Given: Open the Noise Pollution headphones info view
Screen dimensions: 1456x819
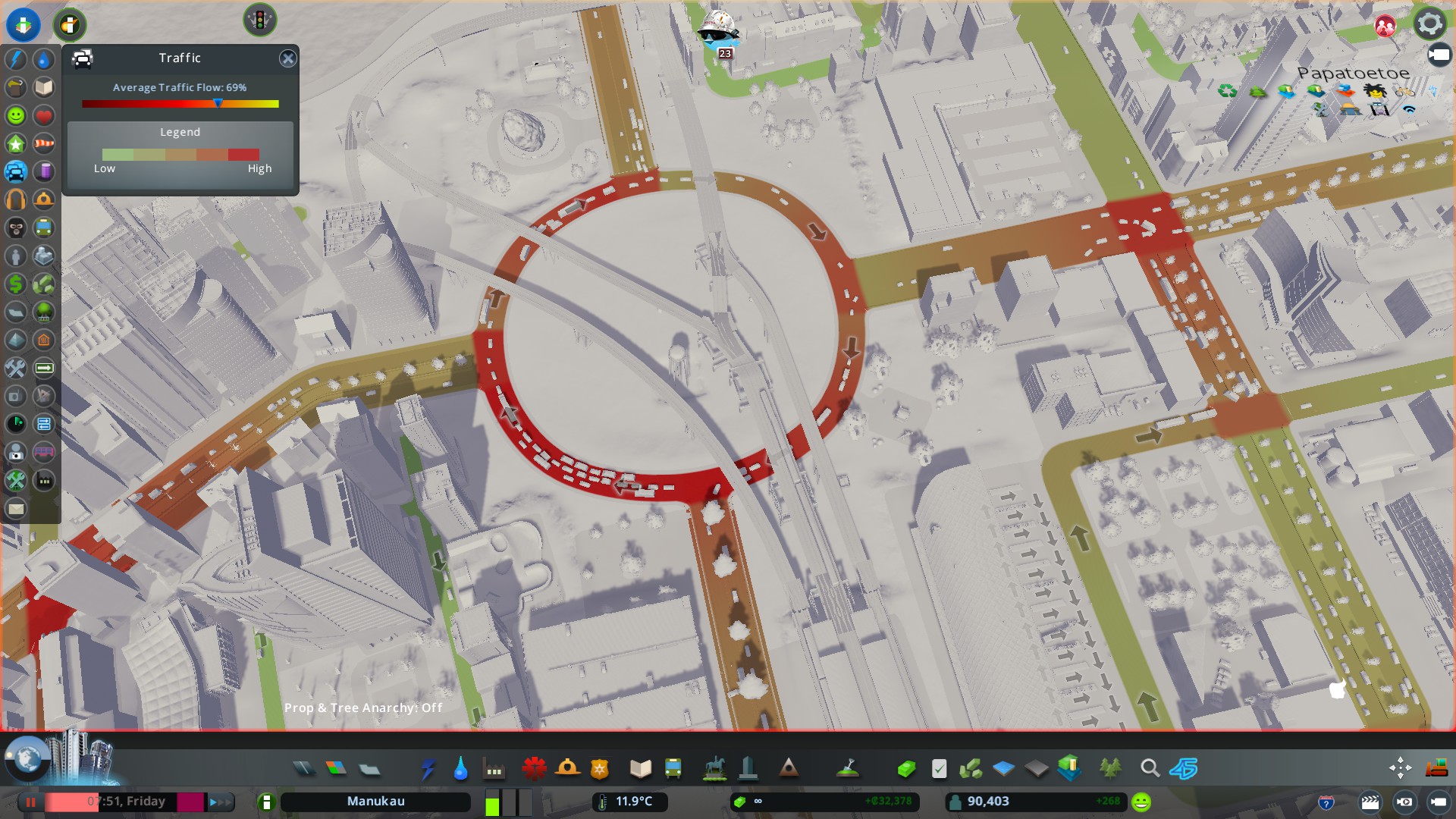Looking at the screenshot, I should [x=16, y=200].
